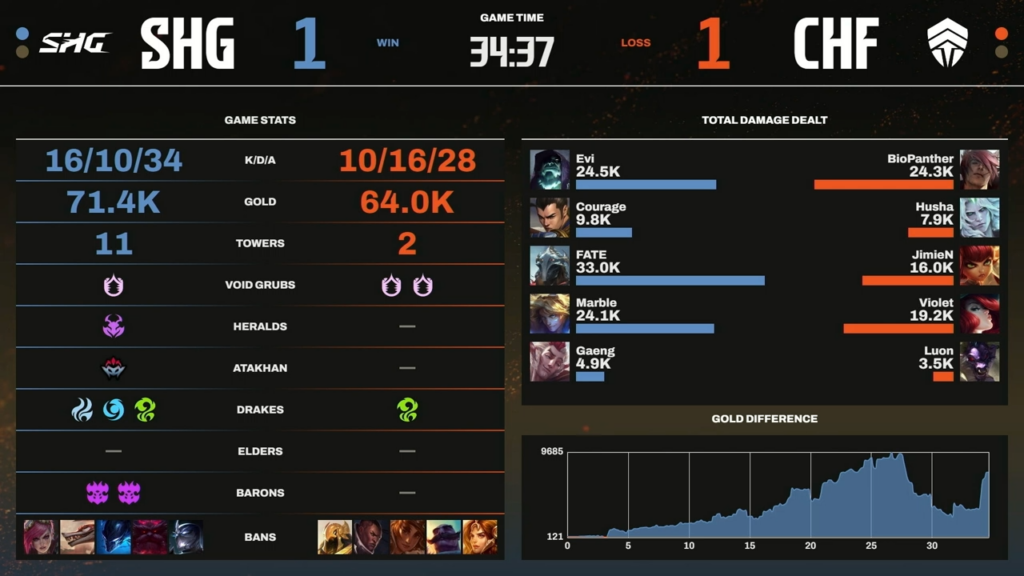This screenshot has width=1024, height=576.
Task: Select JimieN's champion portrait
Action: pyautogui.click(x=979, y=265)
